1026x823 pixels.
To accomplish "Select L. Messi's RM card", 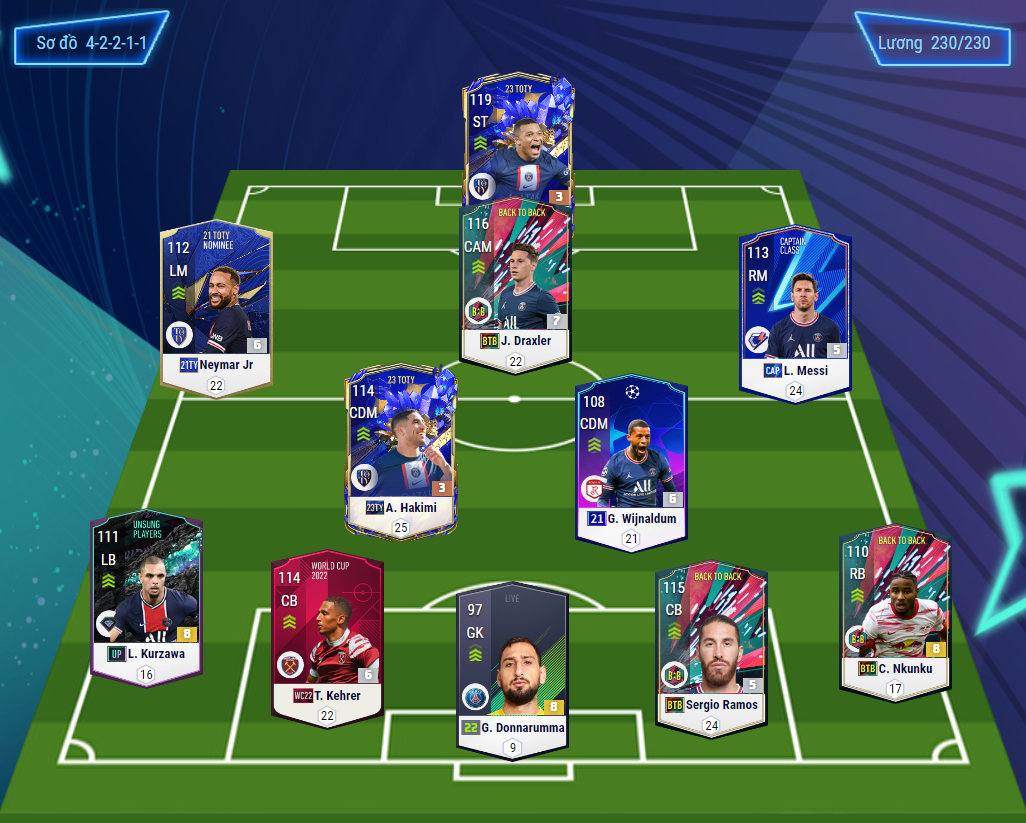I will (795, 305).
